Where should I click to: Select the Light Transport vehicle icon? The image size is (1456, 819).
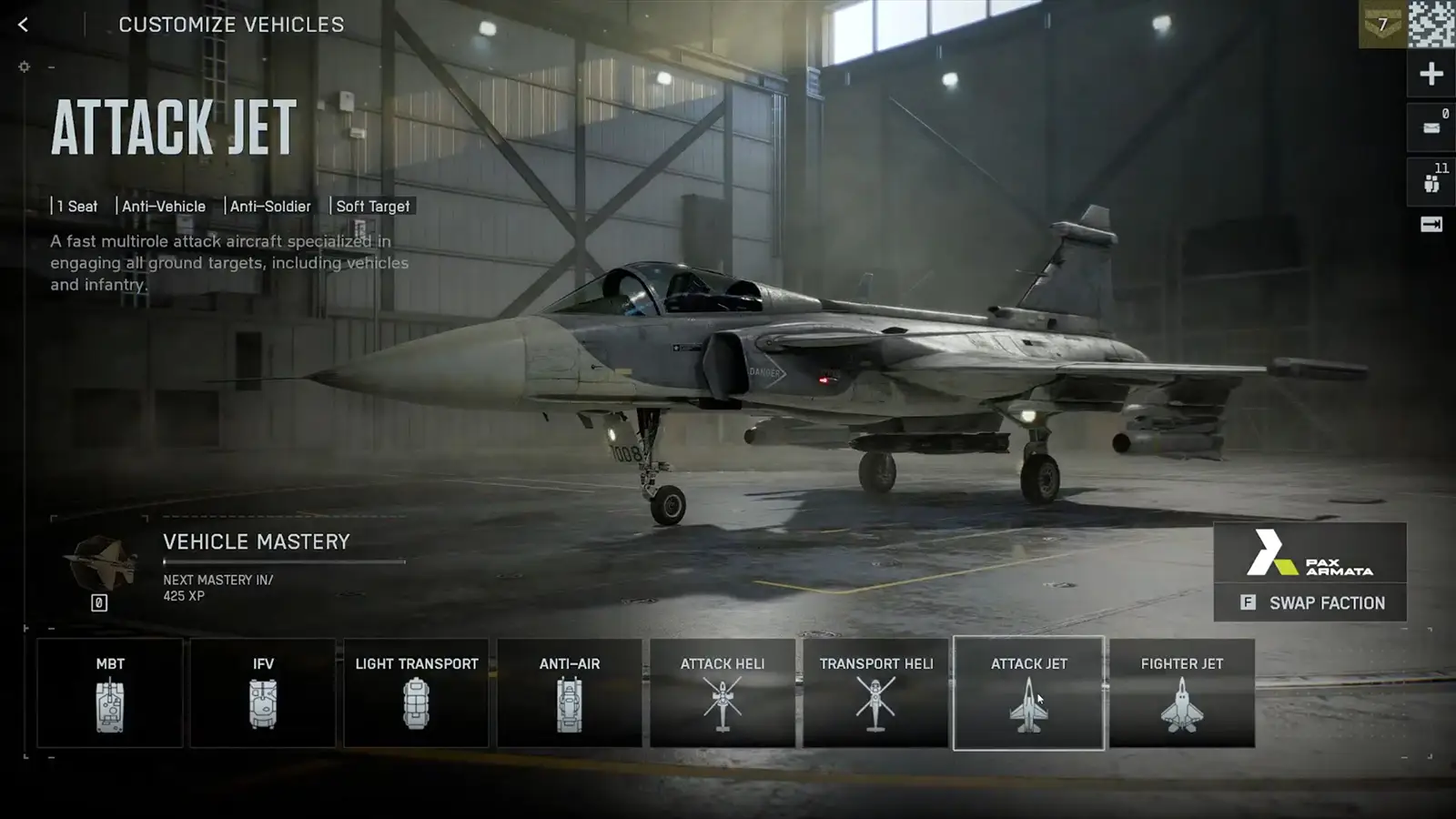click(416, 705)
